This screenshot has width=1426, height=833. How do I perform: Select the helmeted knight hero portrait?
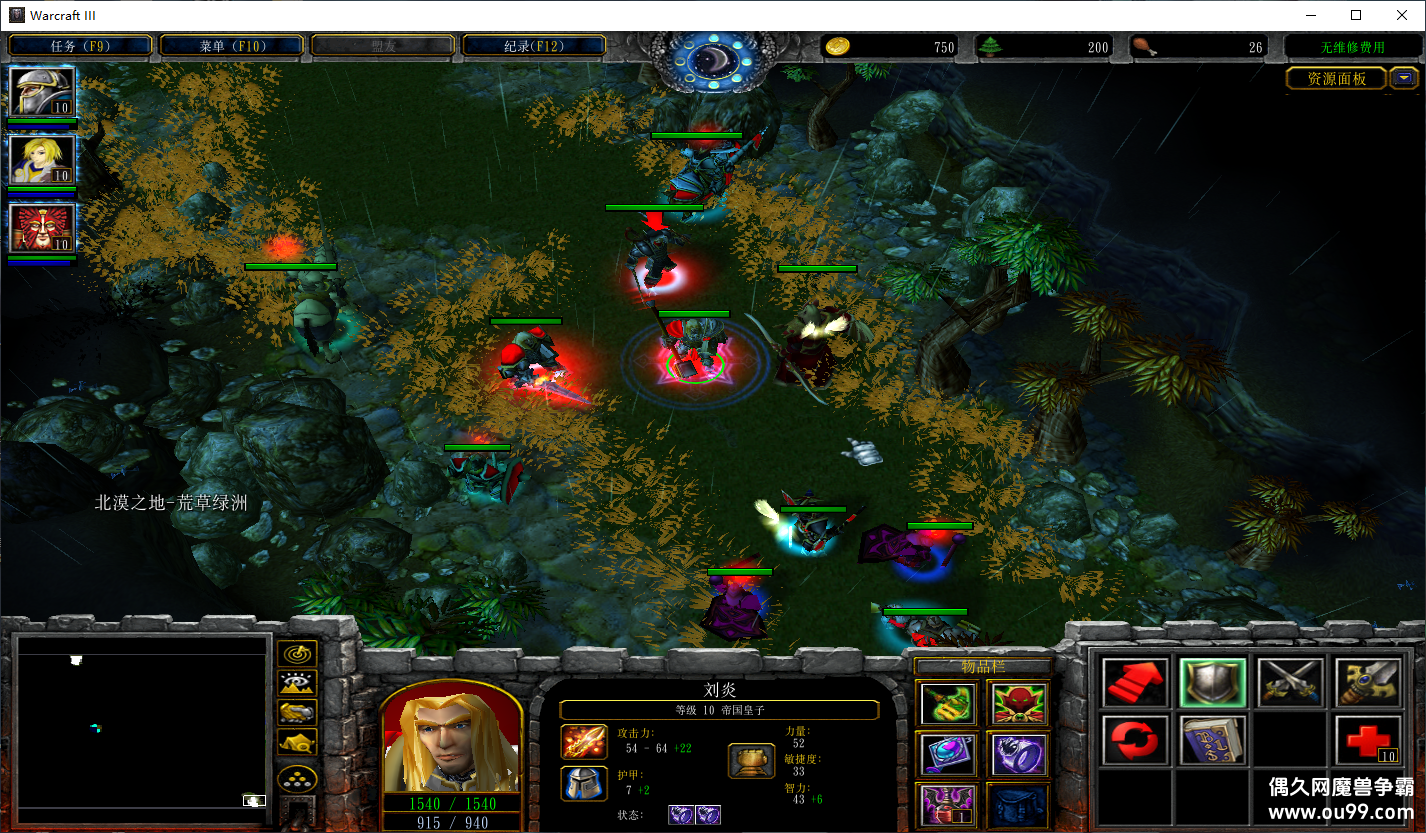[x=42, y=92]
